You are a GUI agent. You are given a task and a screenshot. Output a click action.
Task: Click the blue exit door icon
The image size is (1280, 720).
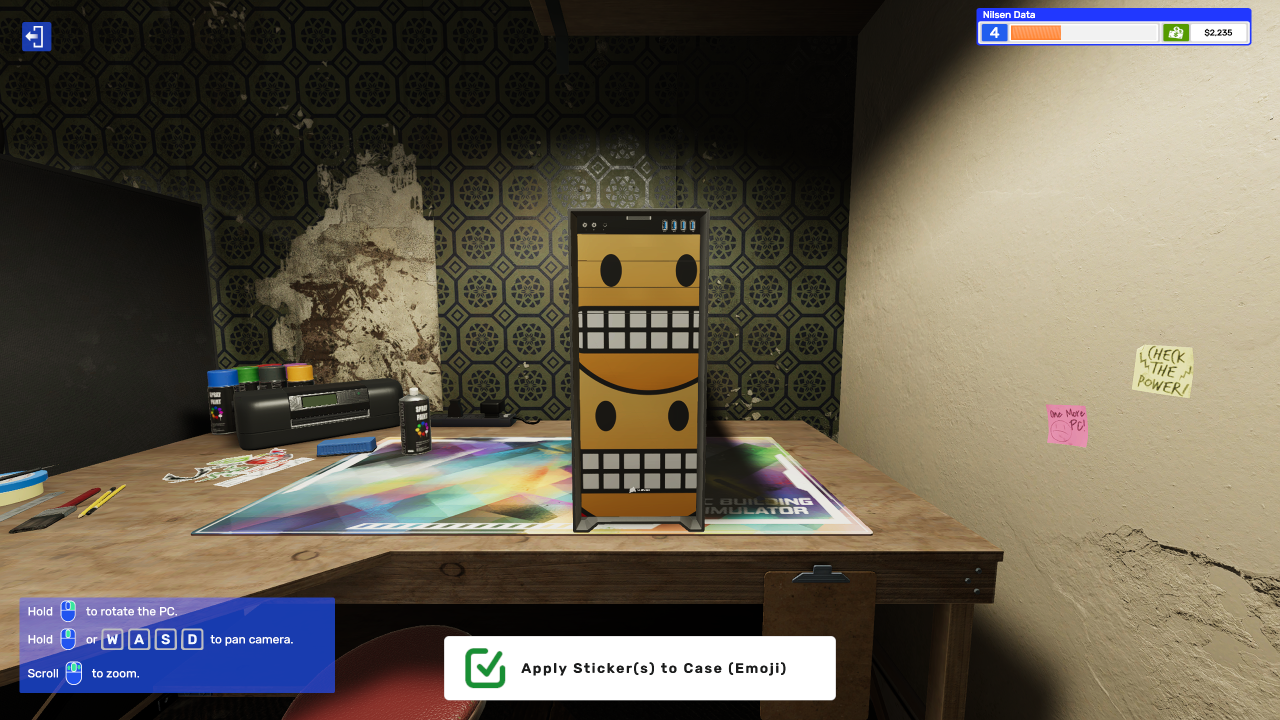(x=36, y=36)
